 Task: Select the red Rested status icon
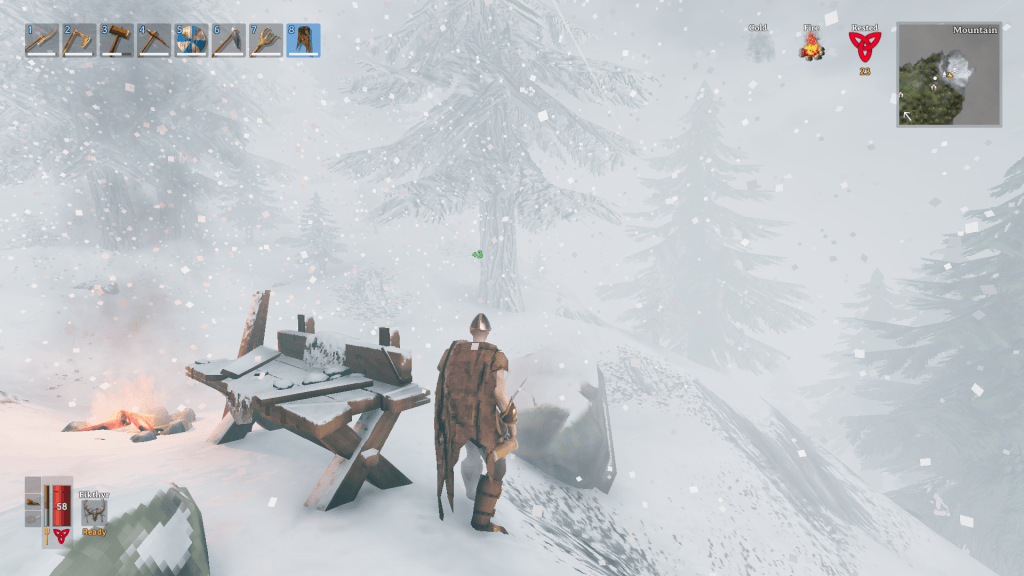(863, 46)
